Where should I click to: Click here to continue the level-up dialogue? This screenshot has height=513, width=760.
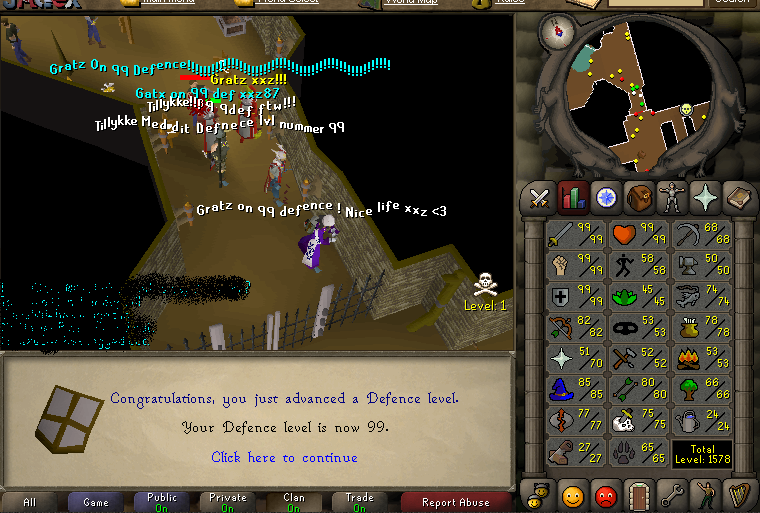click(x=284, y=457)
